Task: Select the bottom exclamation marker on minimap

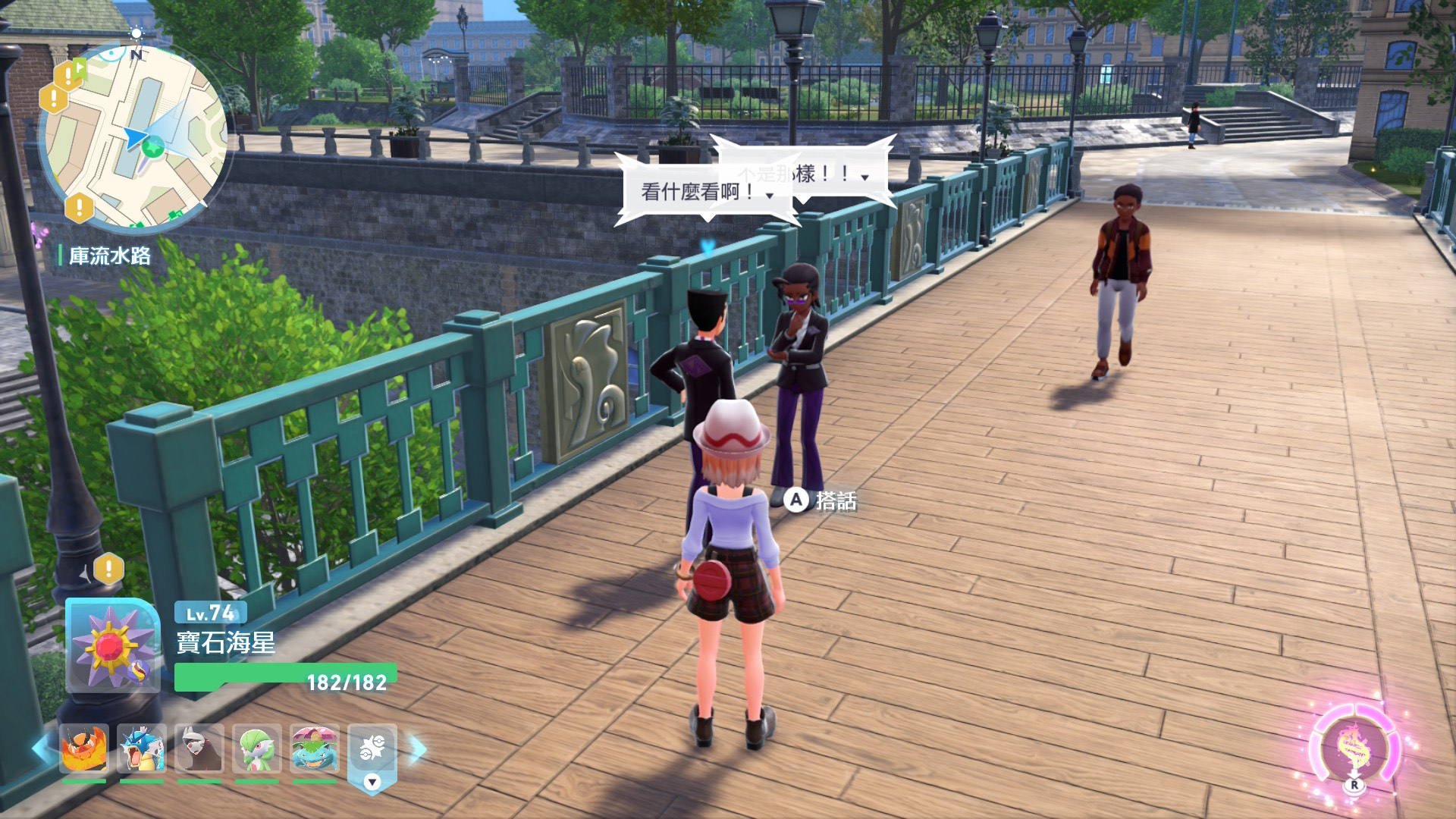Action: (80, 206)
